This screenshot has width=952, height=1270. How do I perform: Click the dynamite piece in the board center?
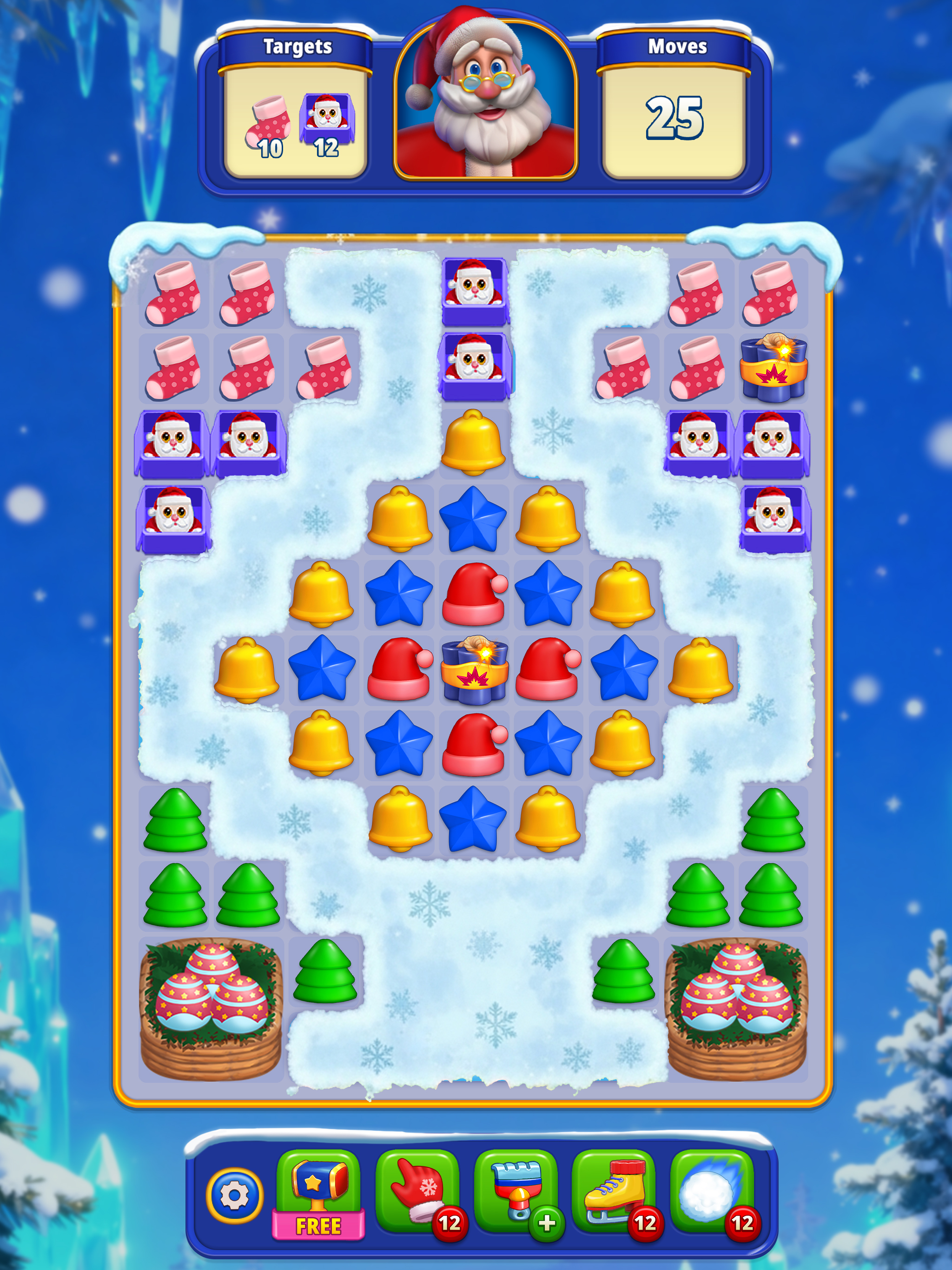[474, 671]
